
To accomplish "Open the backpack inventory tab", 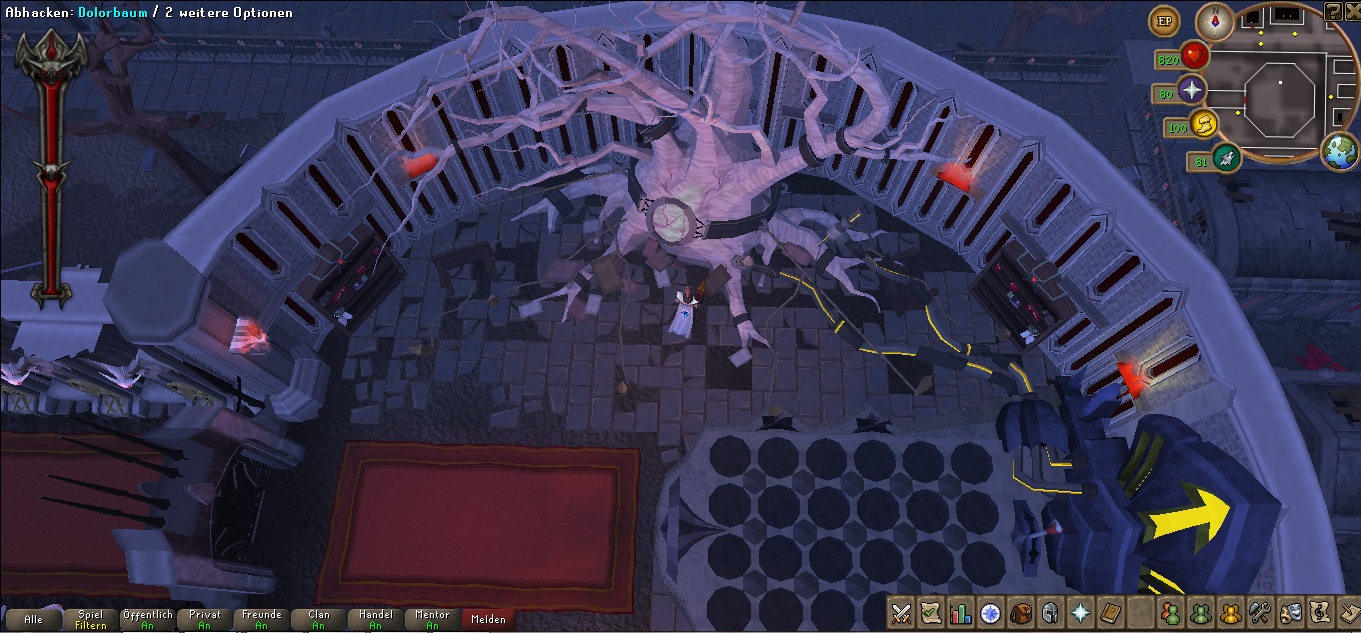I will coord(1021,612).
